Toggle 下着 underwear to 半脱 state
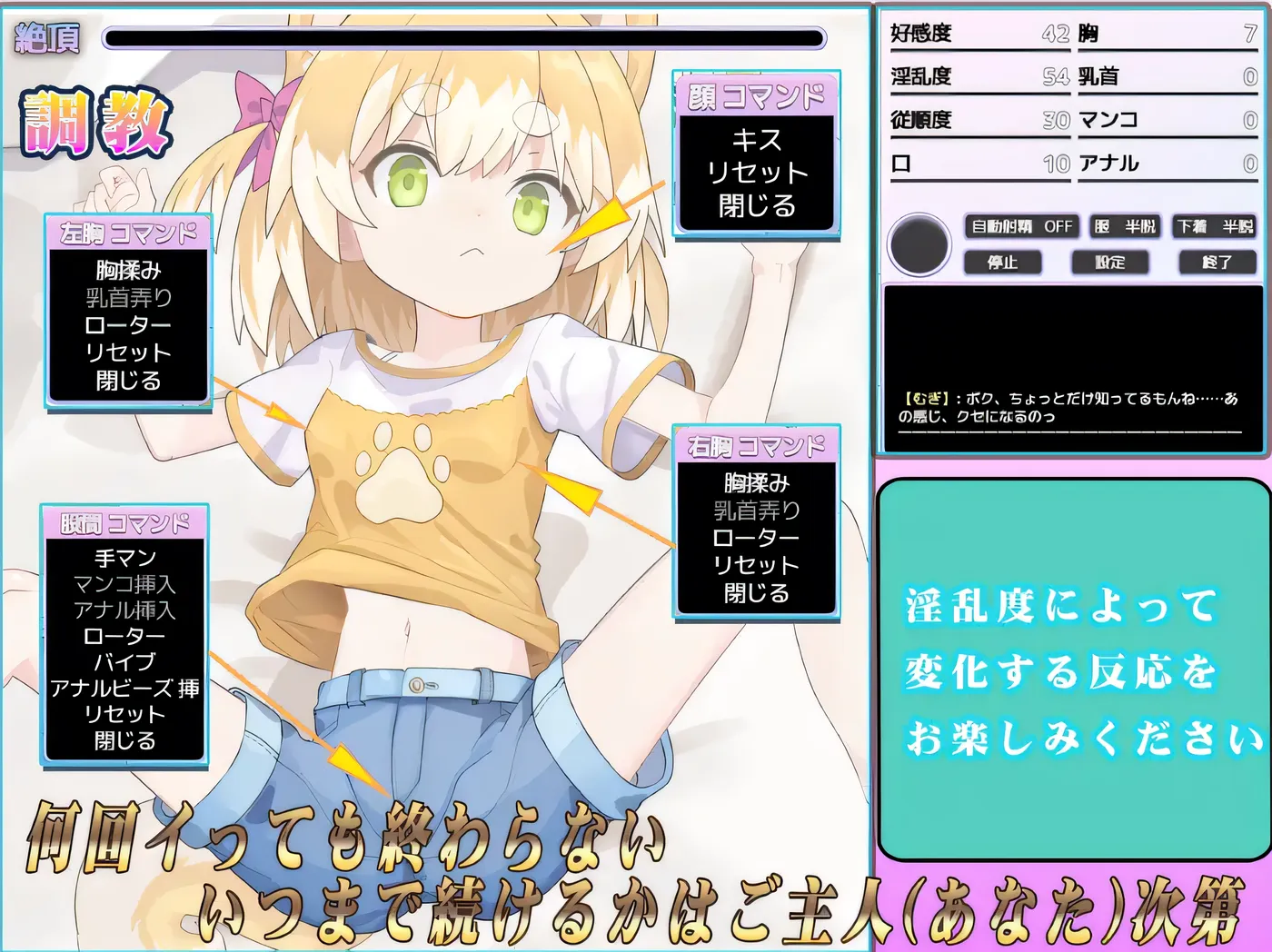Screen dimensions: 1272x952 click(1215, 226)
